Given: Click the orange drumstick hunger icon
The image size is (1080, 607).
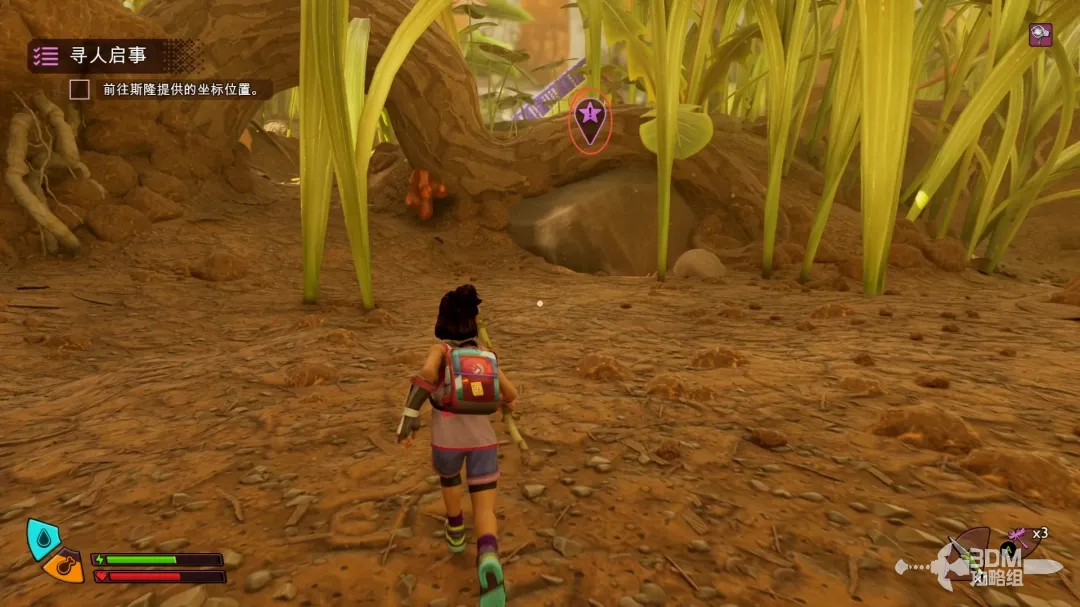Looking at the screenshot, I should coord(63,565).
